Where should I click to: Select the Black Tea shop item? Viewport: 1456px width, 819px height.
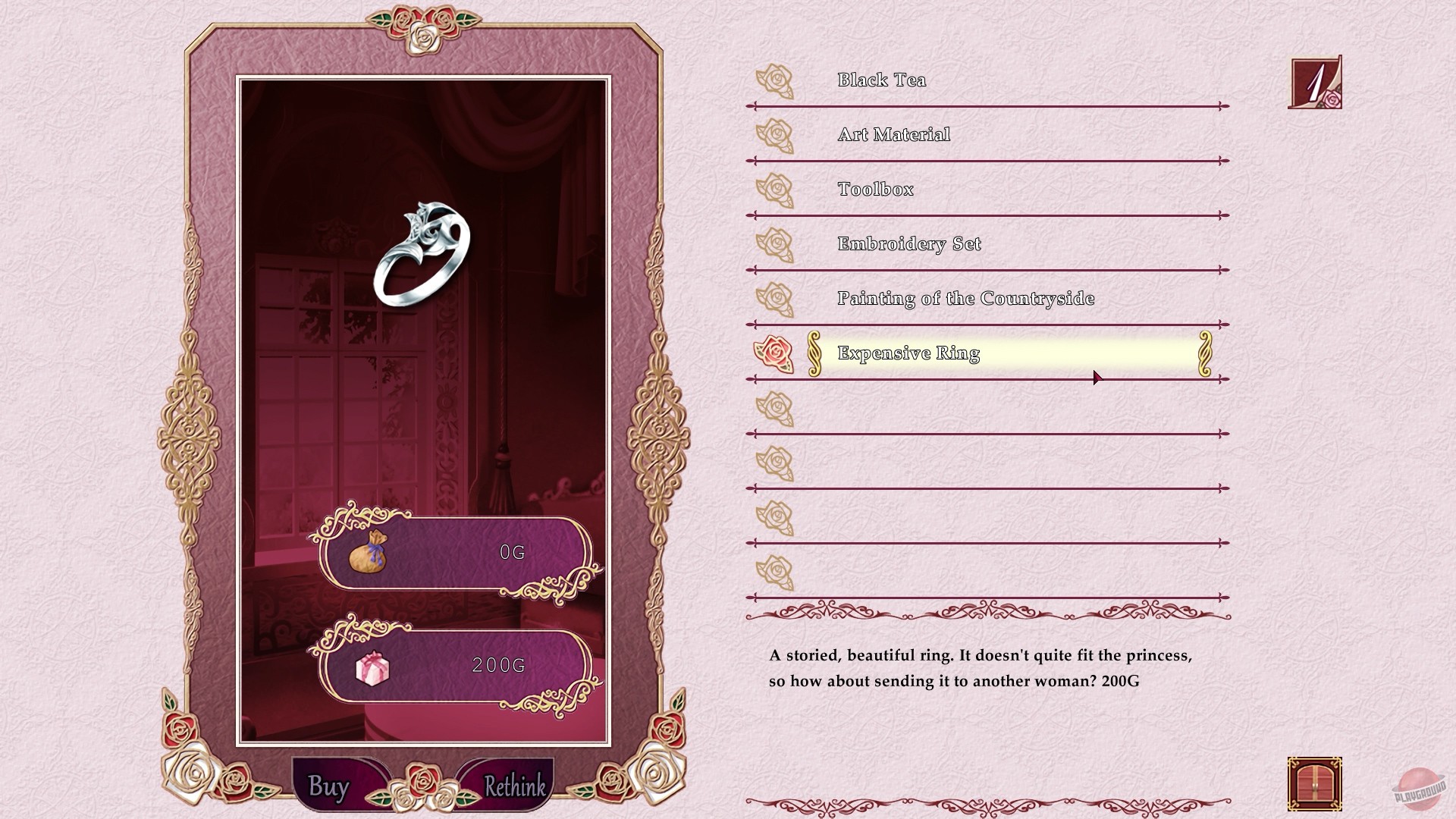881,80
